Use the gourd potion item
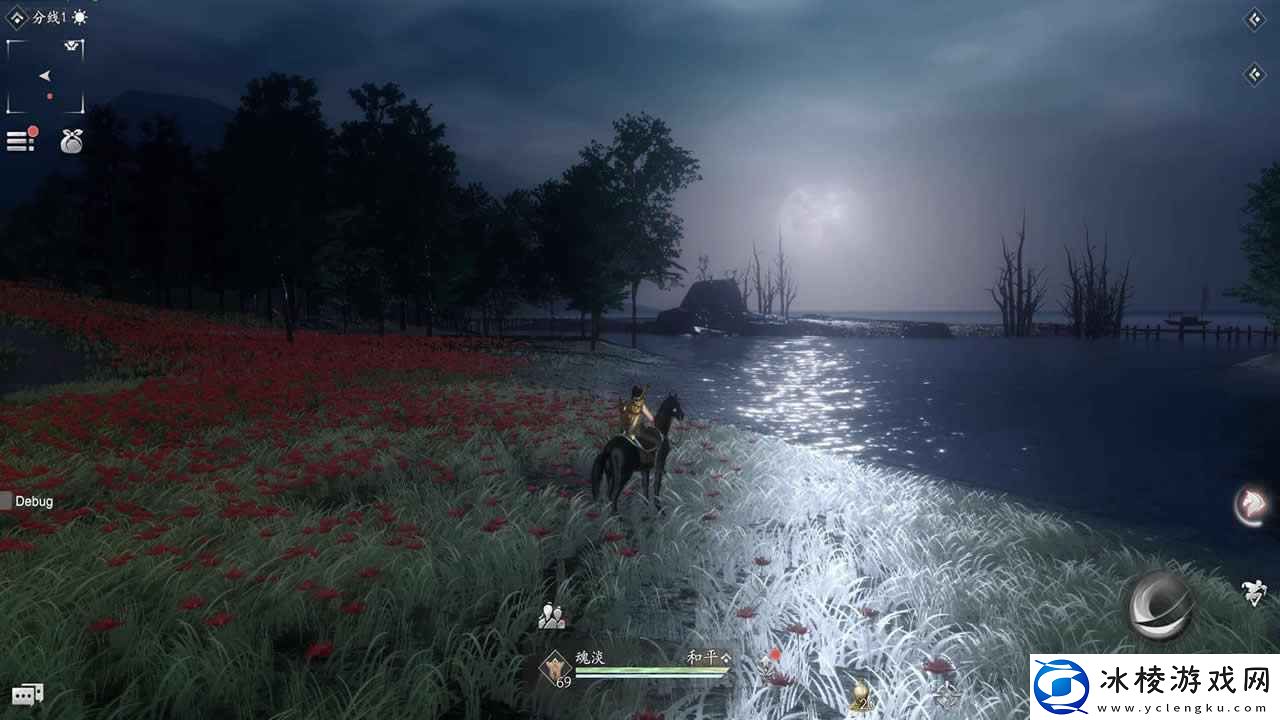Image resolution: width=1280 pixels, height=720 pixels. click(x=858, y=695)
